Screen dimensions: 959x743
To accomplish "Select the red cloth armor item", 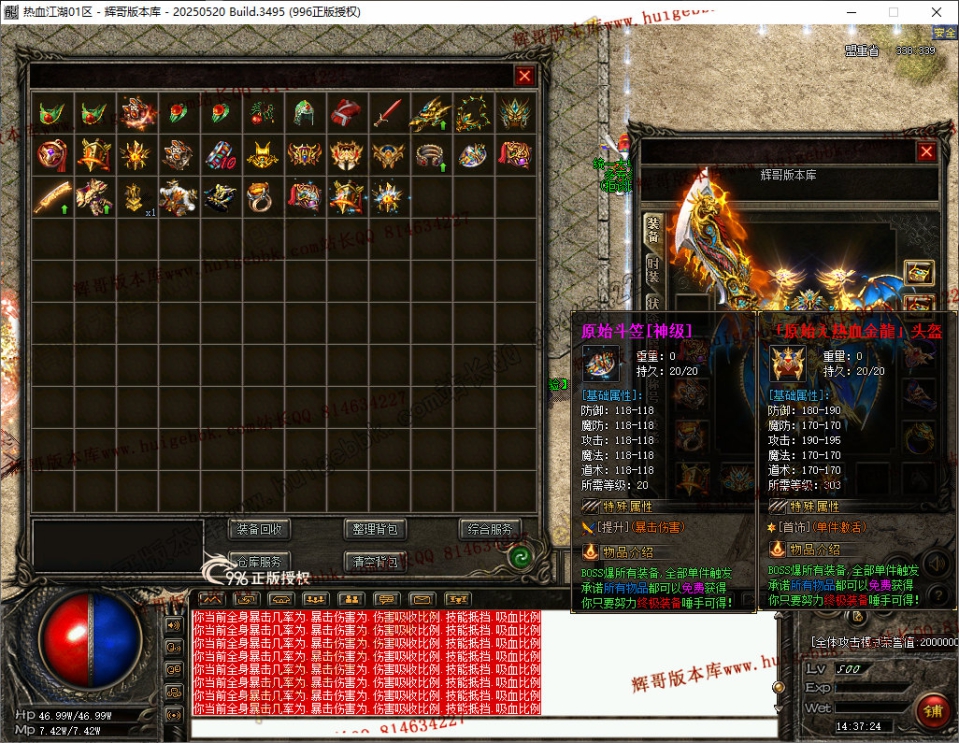I will click(346, 113).
